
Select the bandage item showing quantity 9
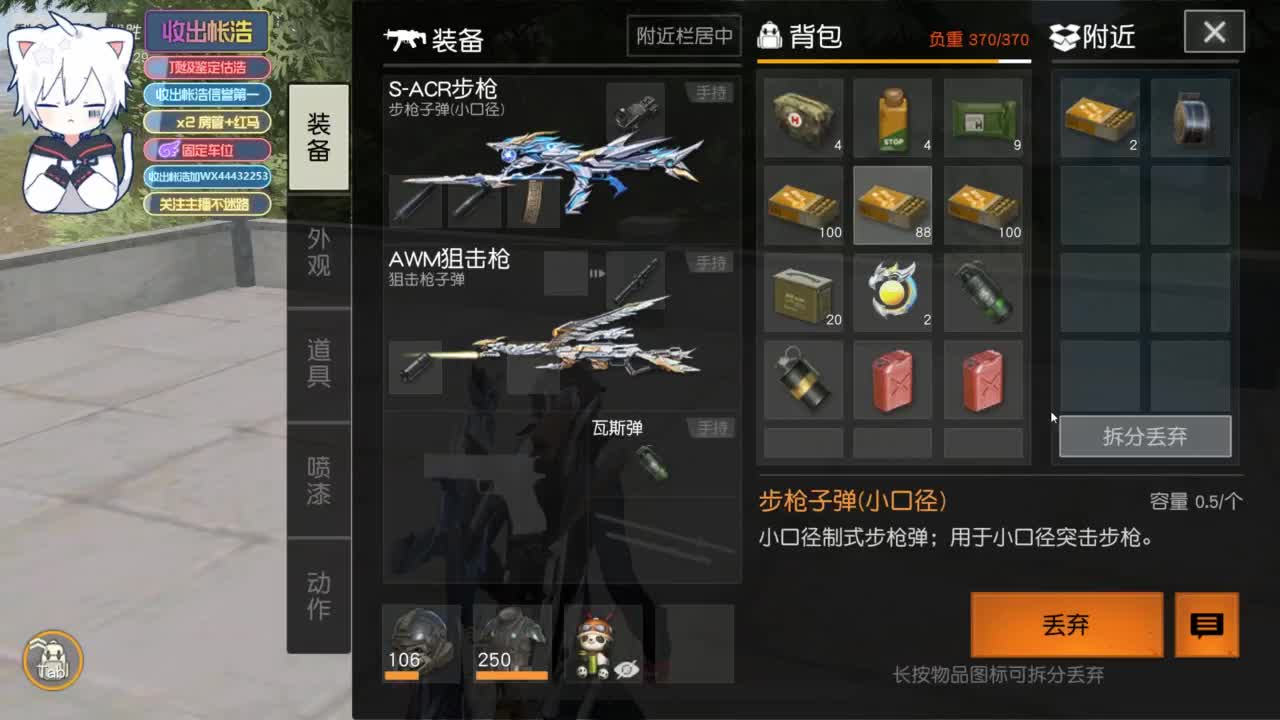982,115
